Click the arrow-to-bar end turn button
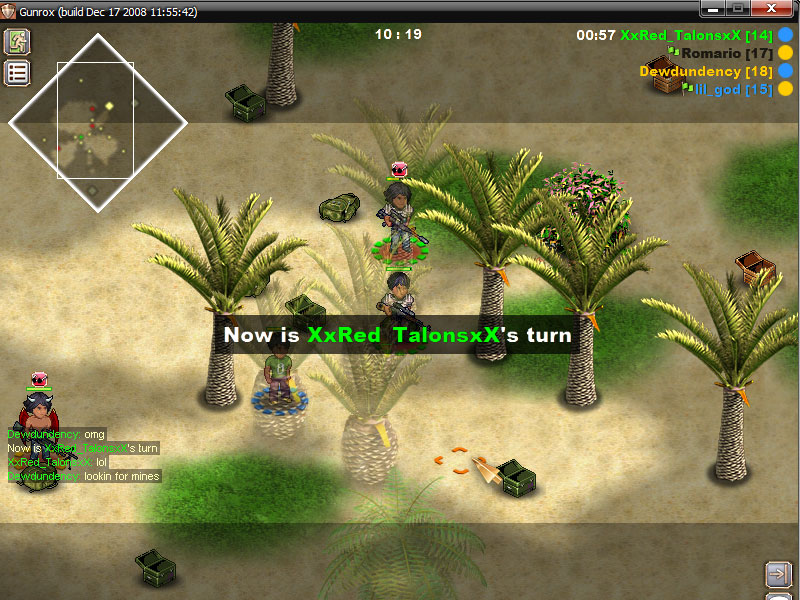Screen dimensions: 800x600 (777, 573)
